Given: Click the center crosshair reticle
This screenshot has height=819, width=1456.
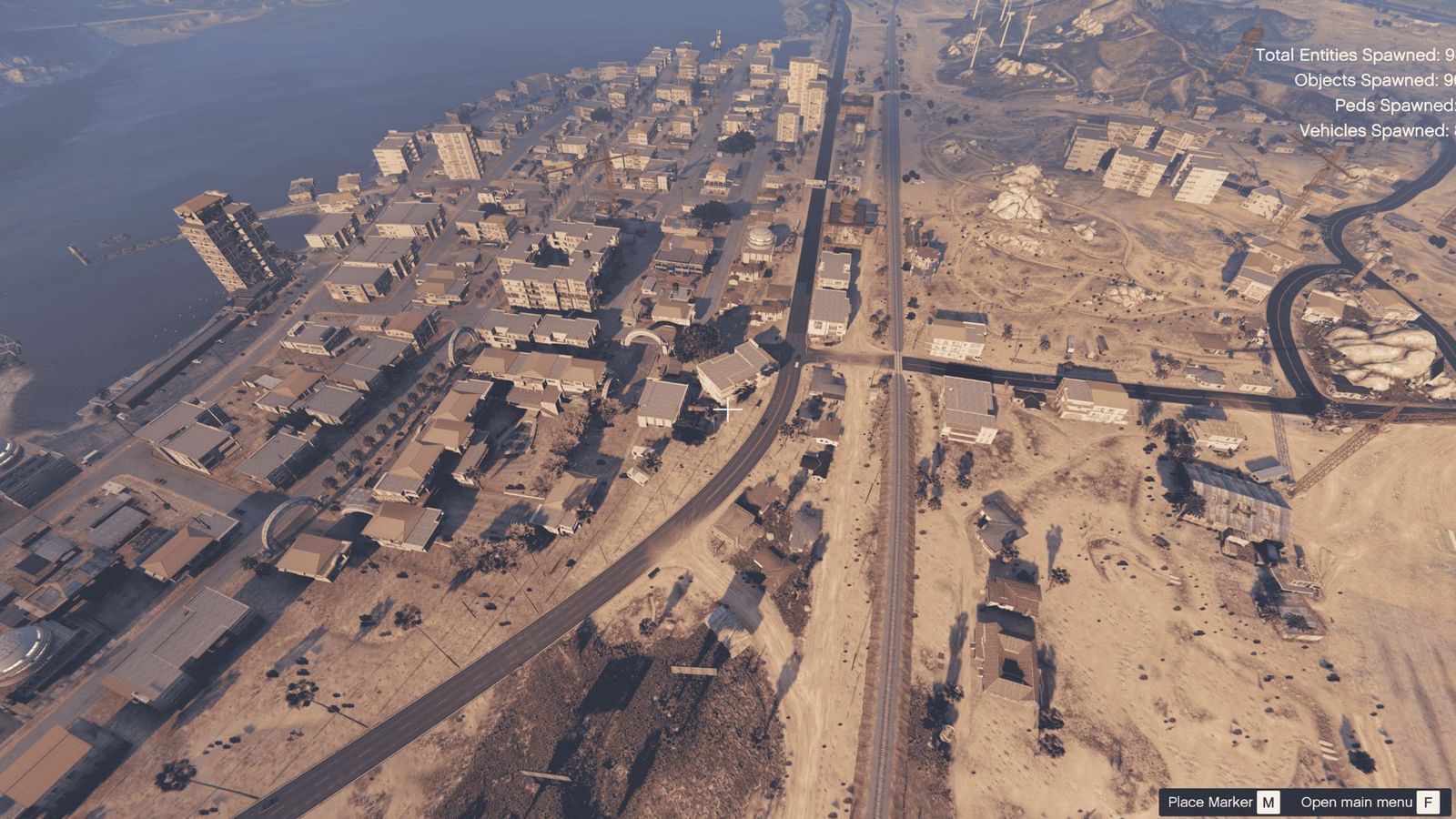Looking at the screenshot, I should 728,409.
